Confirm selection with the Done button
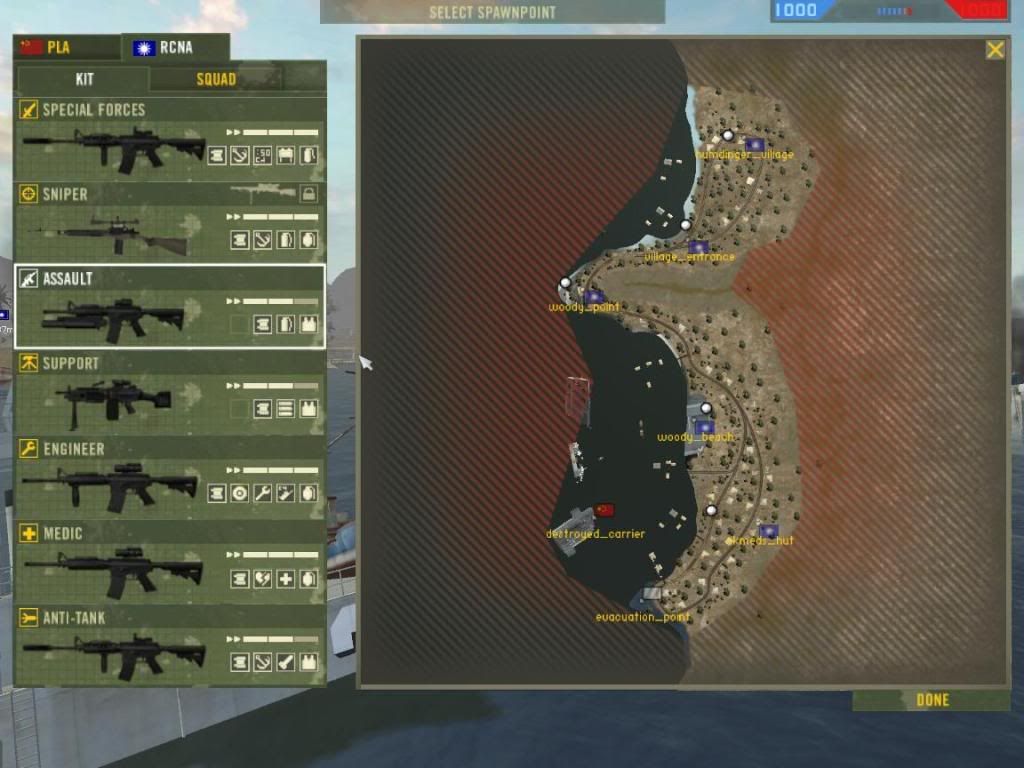1024x768 pixels. coord(932,700)
